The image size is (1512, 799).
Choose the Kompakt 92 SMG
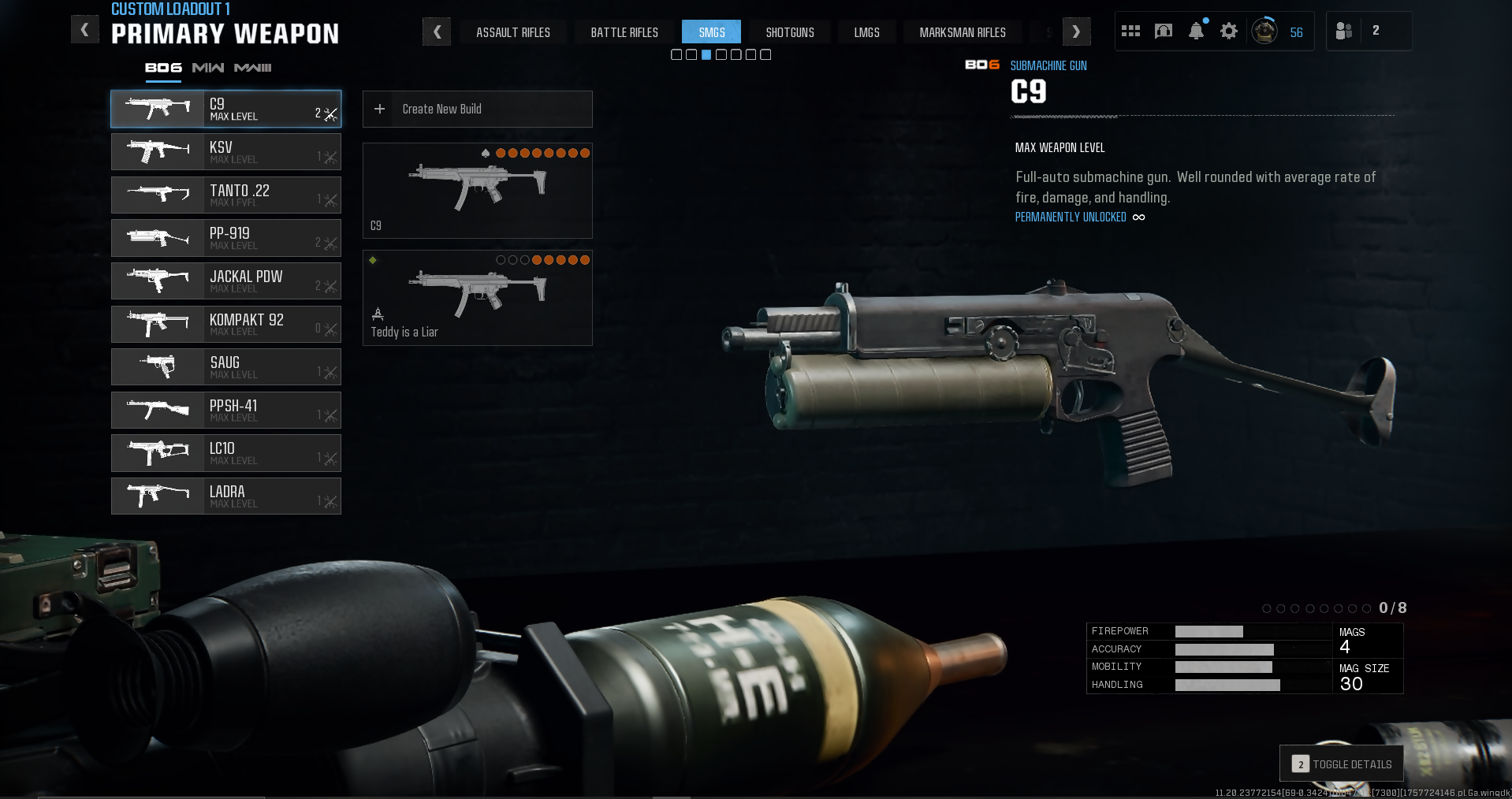225,325
